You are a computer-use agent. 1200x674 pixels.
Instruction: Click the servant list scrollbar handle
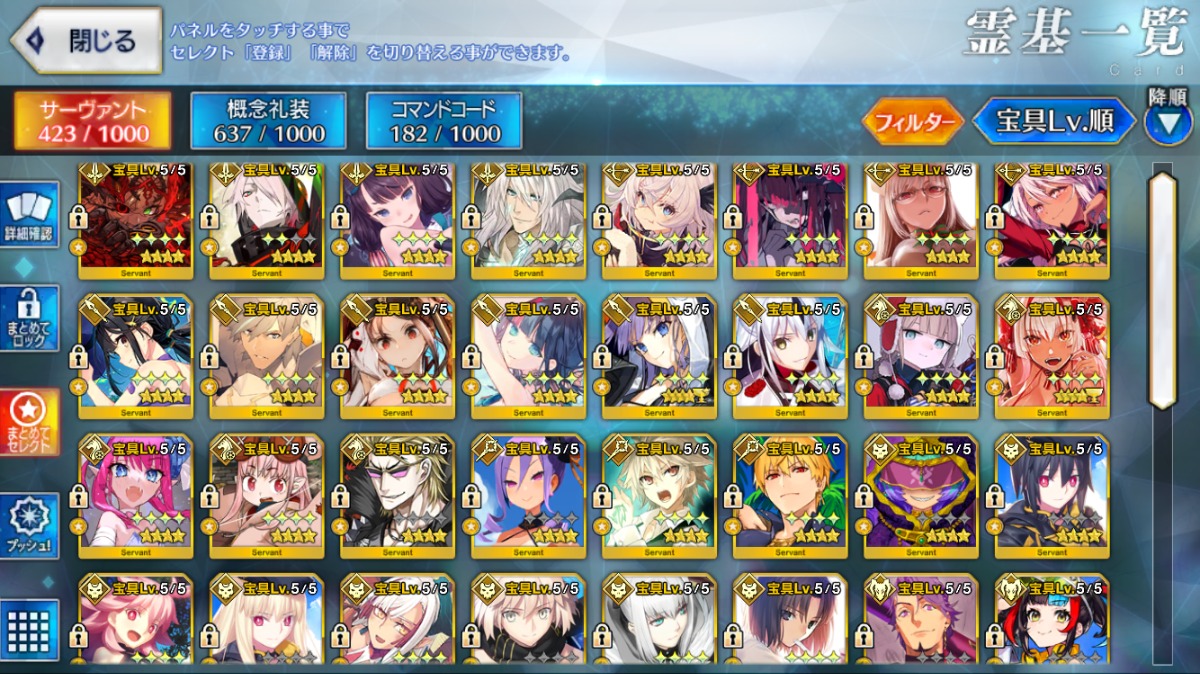(x=1162, y=290)
